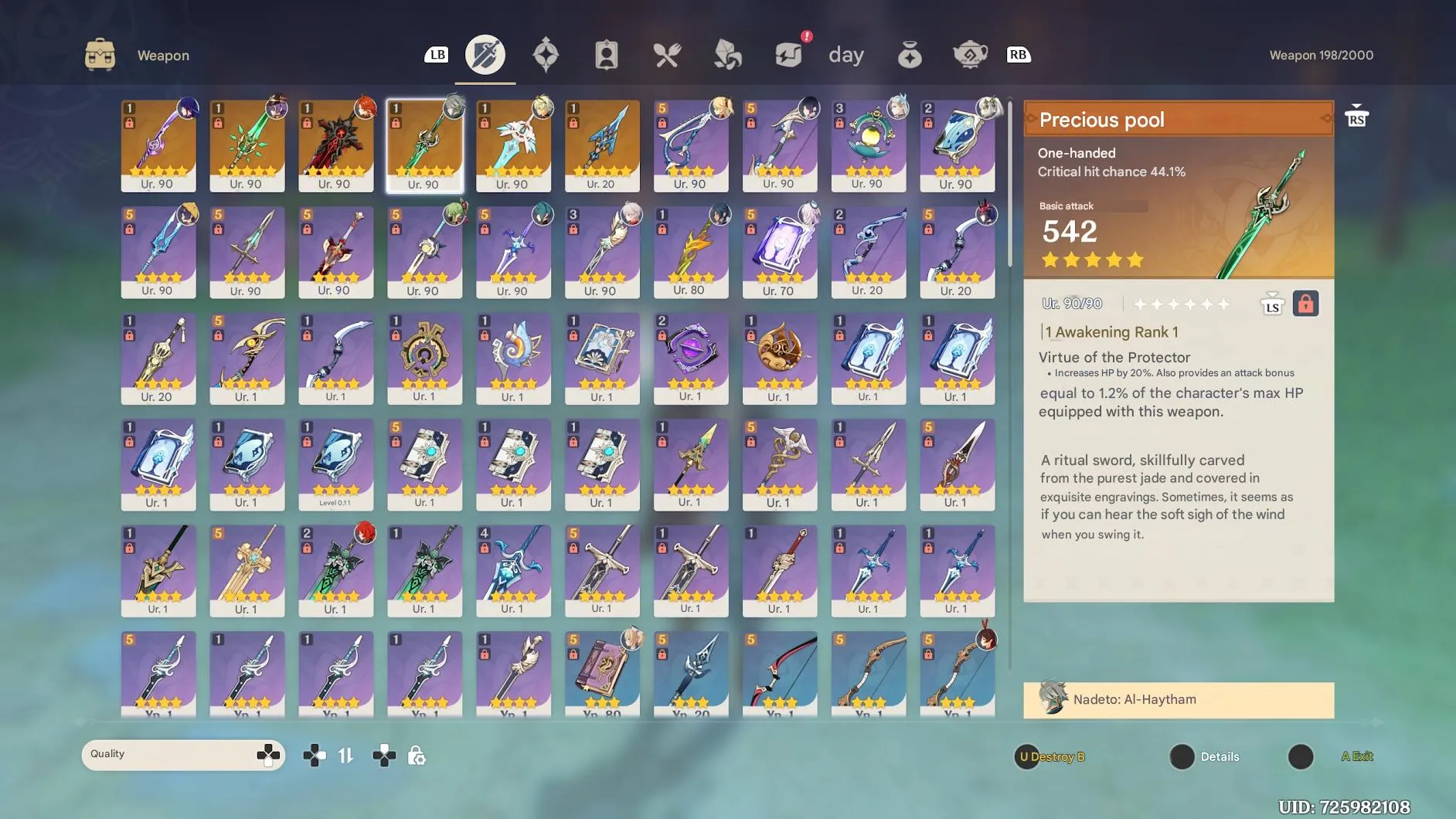Open the Quality filter selector
This screenshot has width=1456, height=819.
[x=183, y=754]
